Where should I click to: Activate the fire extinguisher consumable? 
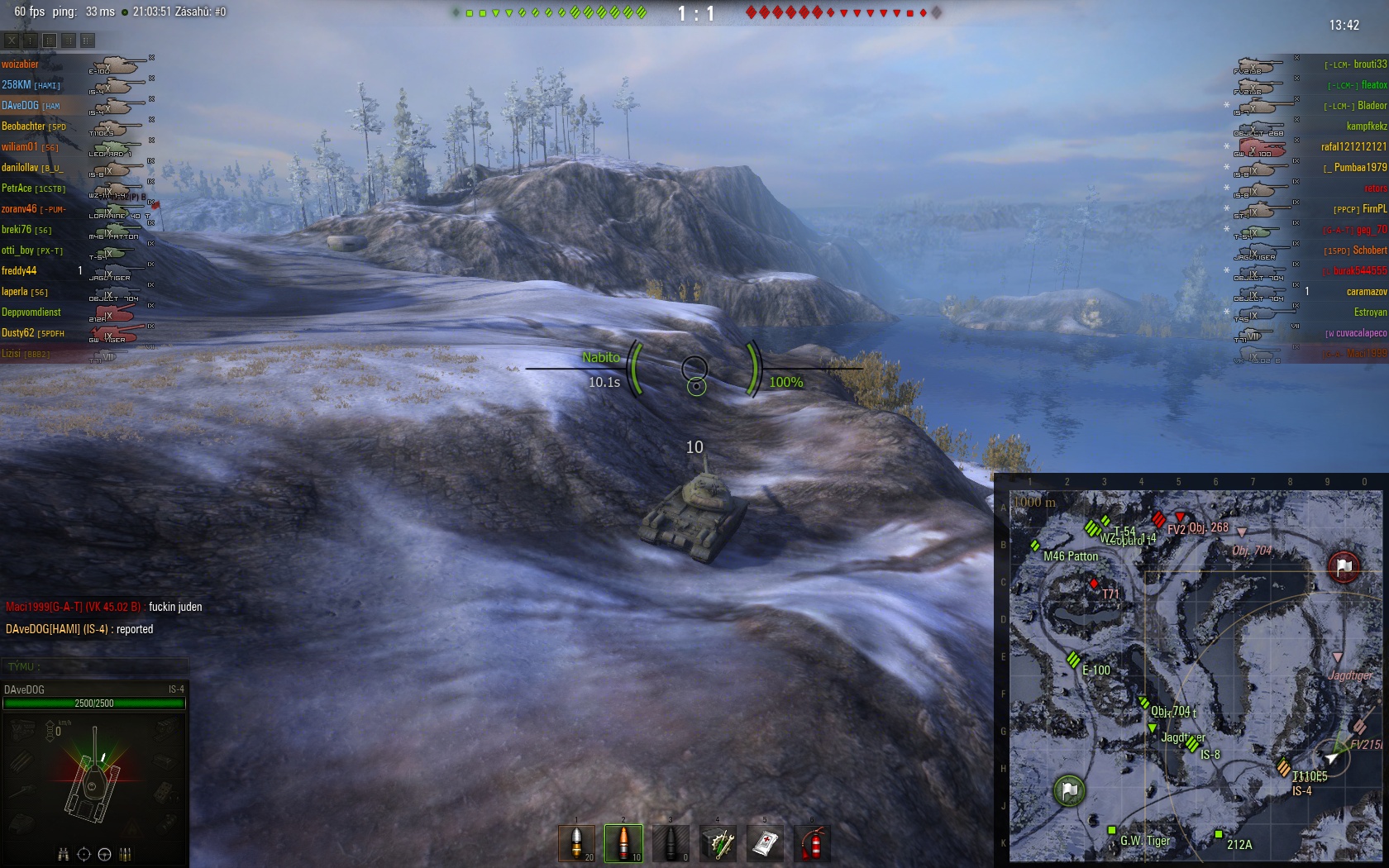pos(812,843)
